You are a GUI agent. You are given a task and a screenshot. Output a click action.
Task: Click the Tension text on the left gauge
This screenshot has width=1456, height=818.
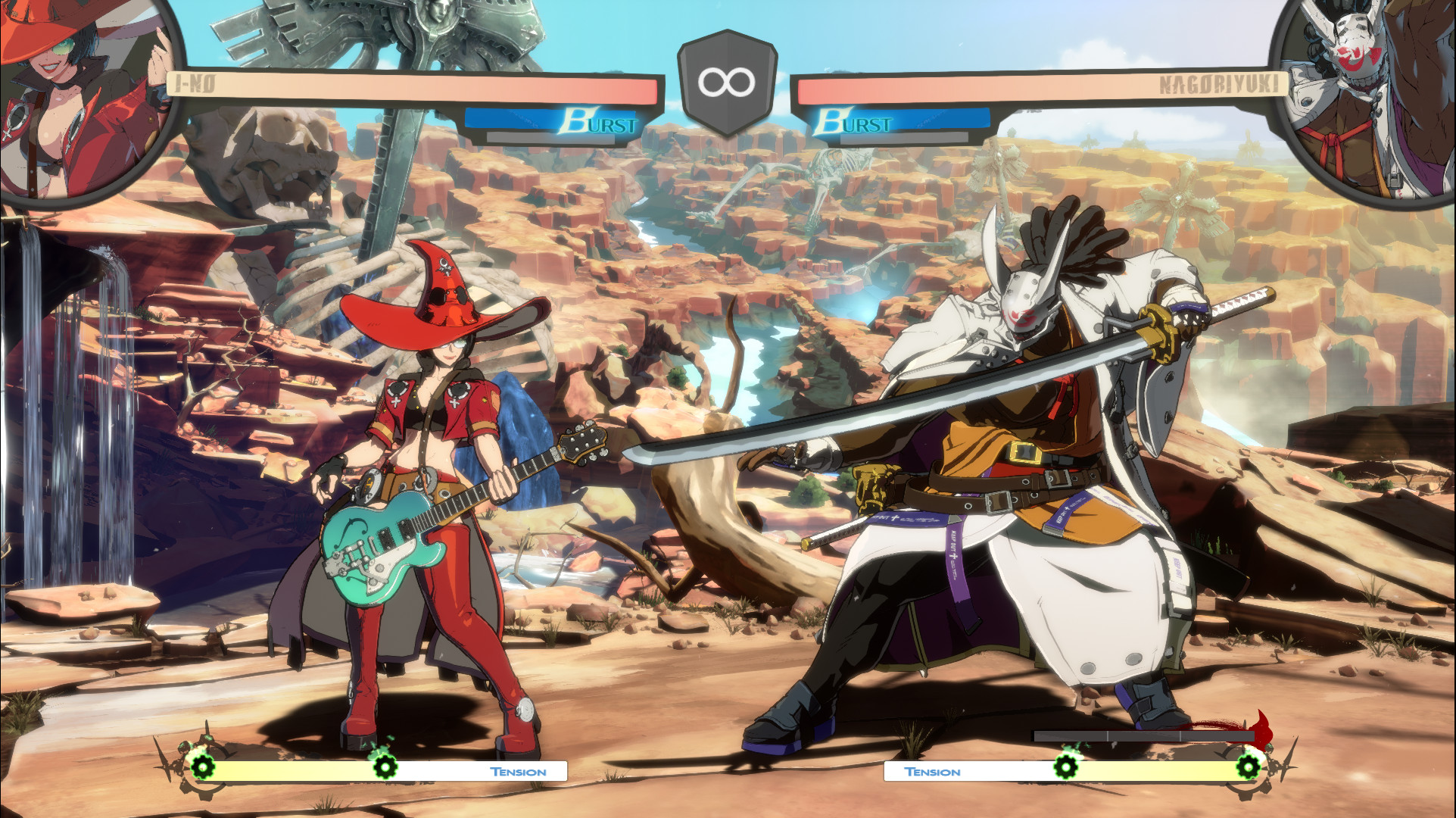point(518,771)
